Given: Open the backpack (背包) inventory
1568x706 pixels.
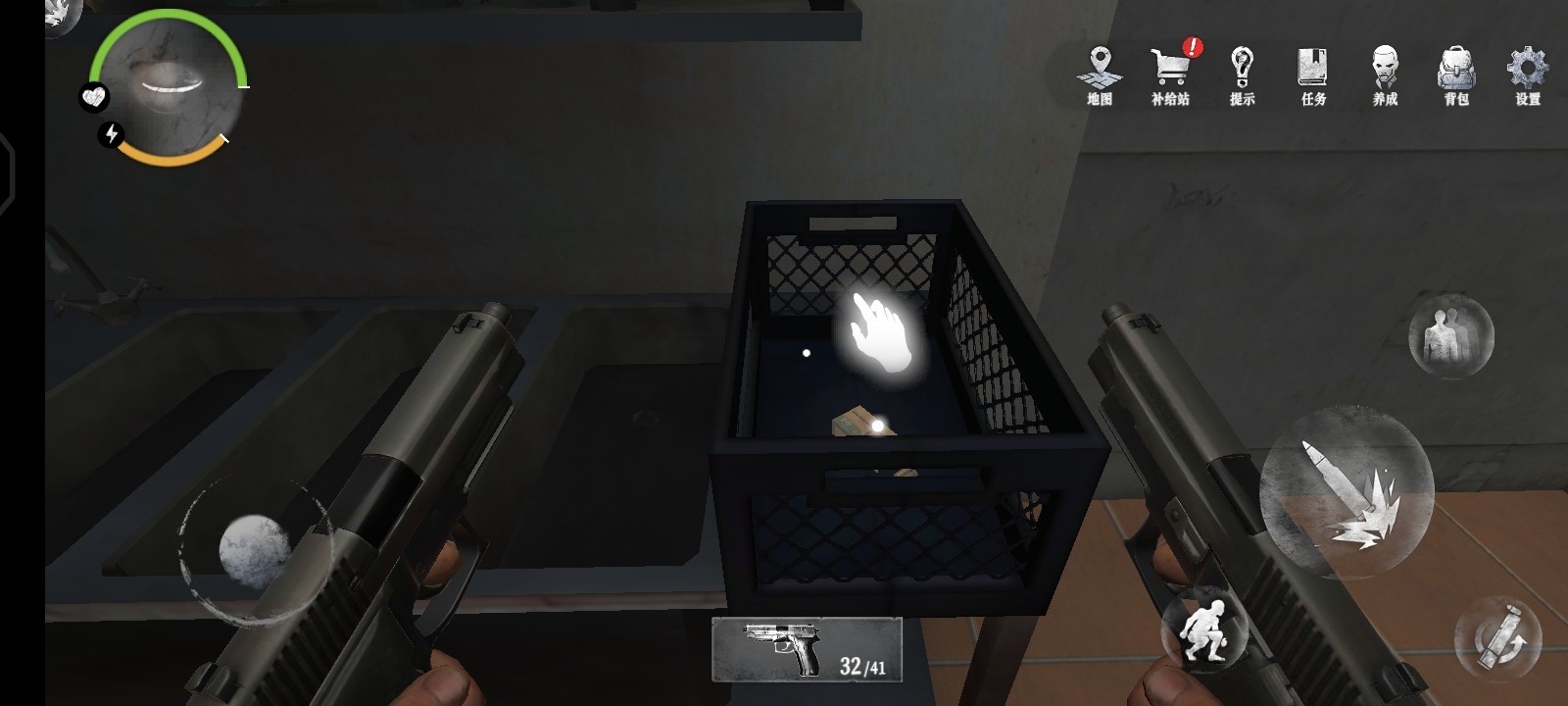Looking at the screenshot, I should coord(1456,76).
